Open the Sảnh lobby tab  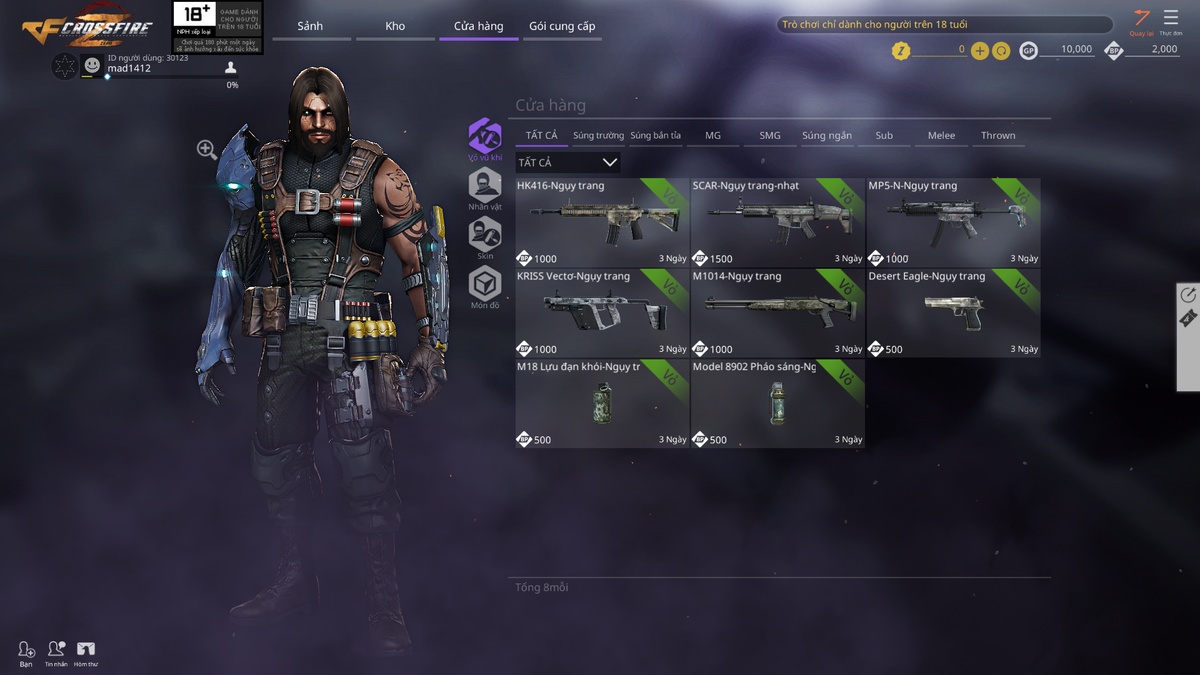tap(310, 26)
